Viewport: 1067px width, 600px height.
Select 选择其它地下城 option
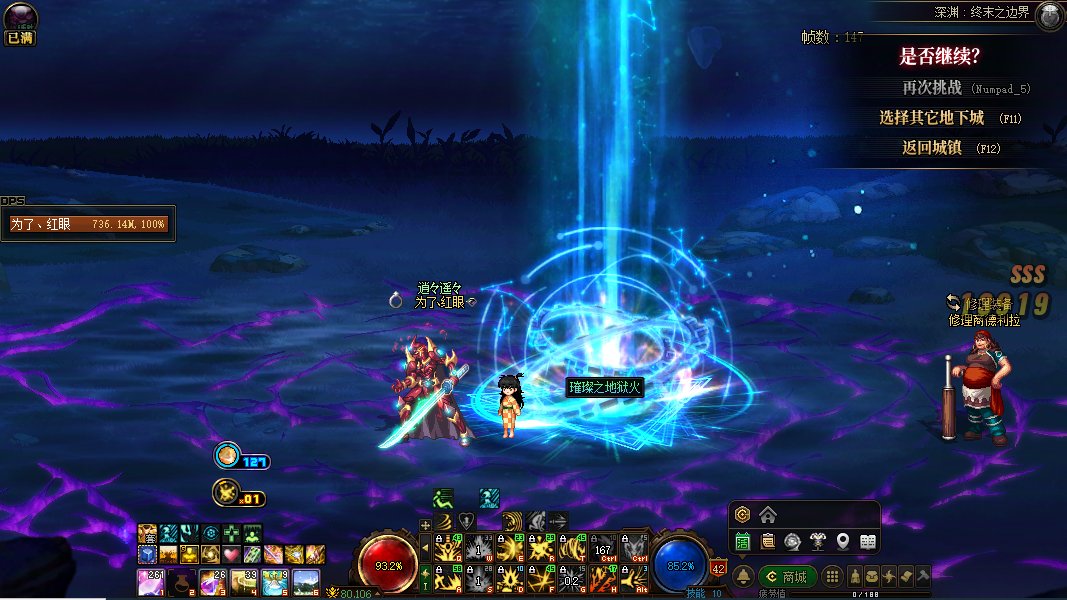[x=931, y=117]
